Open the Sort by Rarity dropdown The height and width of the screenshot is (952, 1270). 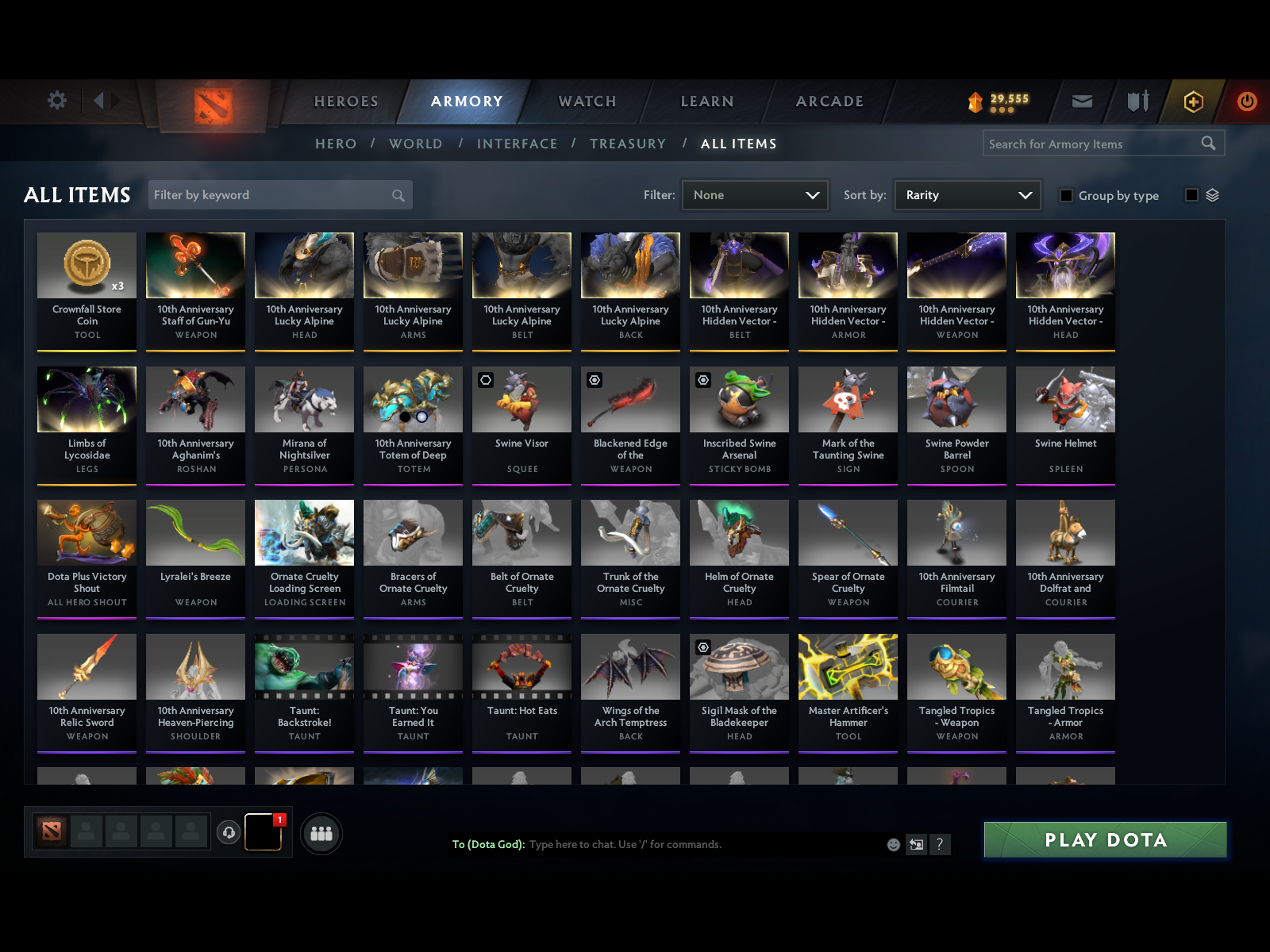tap(967, 194)
